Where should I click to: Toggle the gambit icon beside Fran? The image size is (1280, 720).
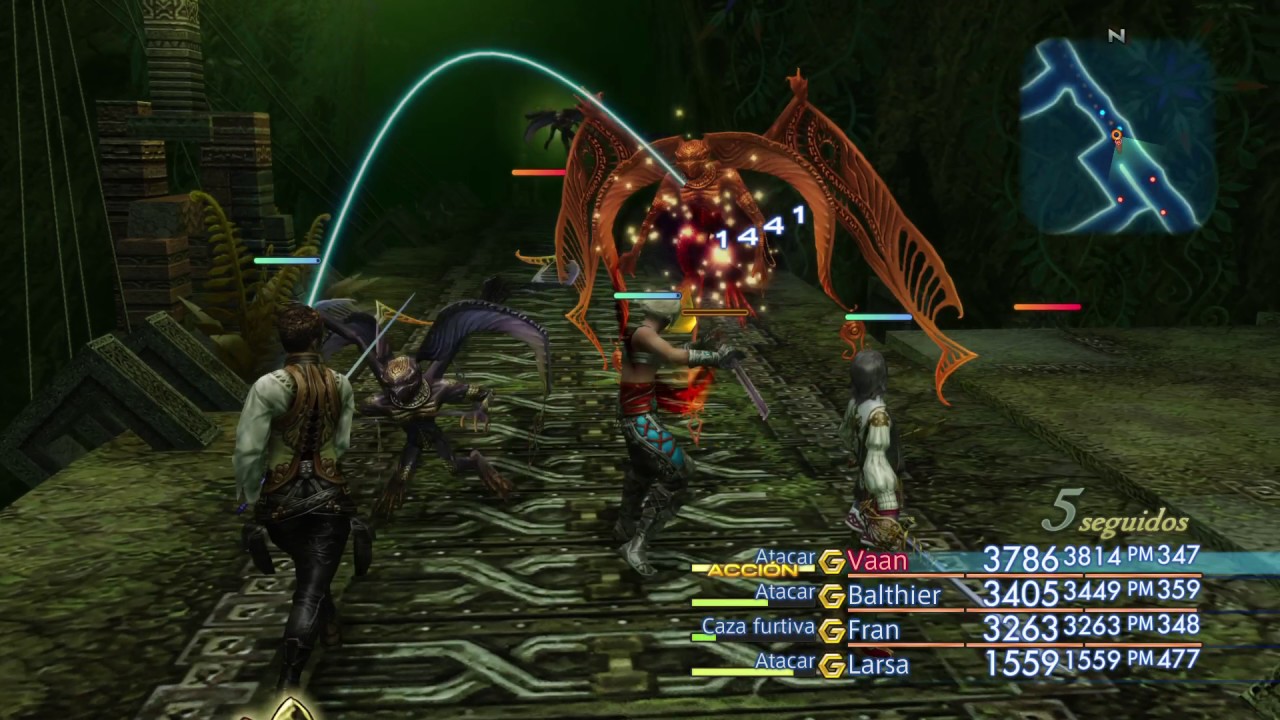[x=832, y=631]
